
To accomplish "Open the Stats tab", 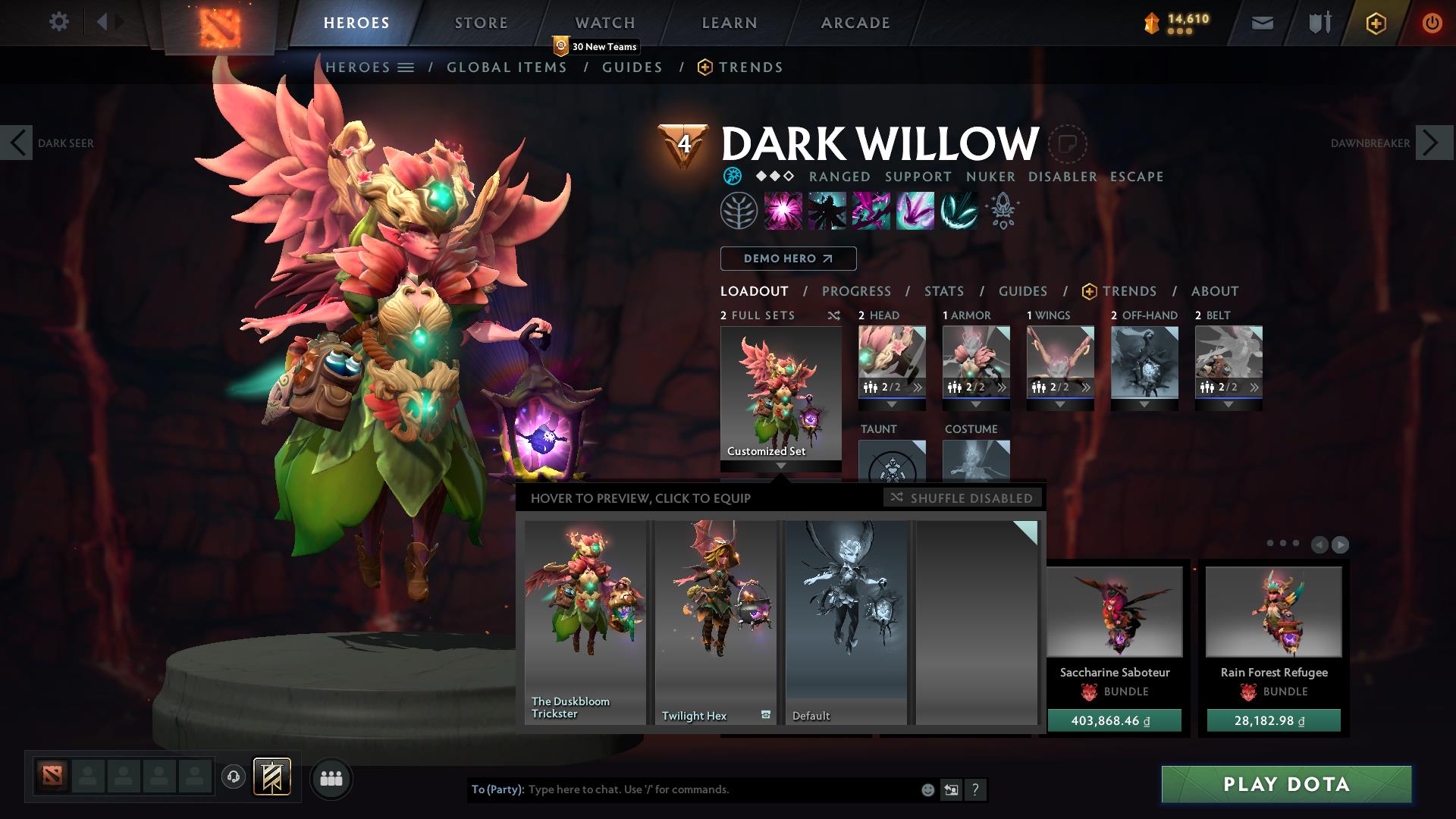I will [x=943, y=291].
